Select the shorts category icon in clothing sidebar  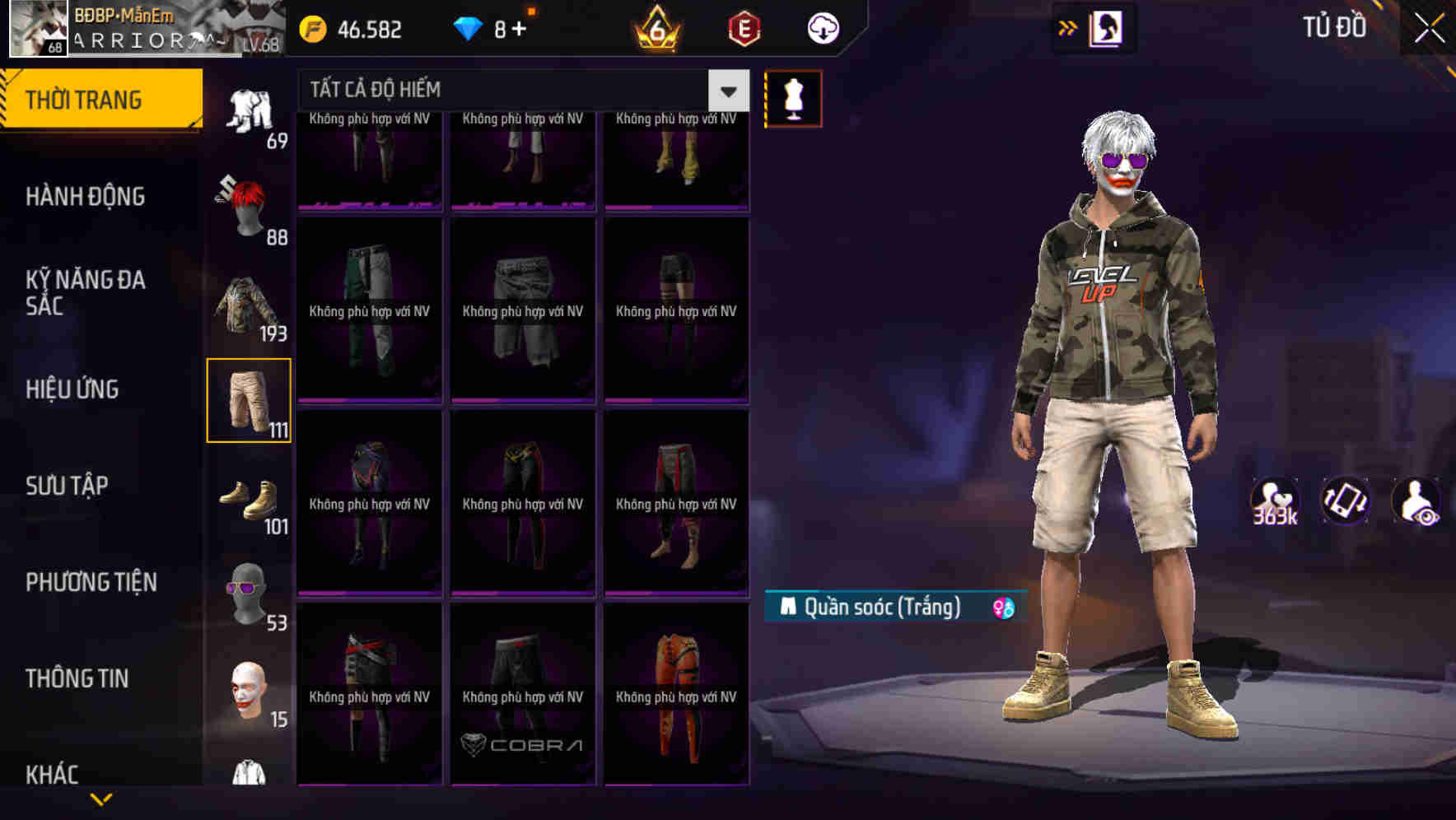pyautogui.click(x=249, y=399)
